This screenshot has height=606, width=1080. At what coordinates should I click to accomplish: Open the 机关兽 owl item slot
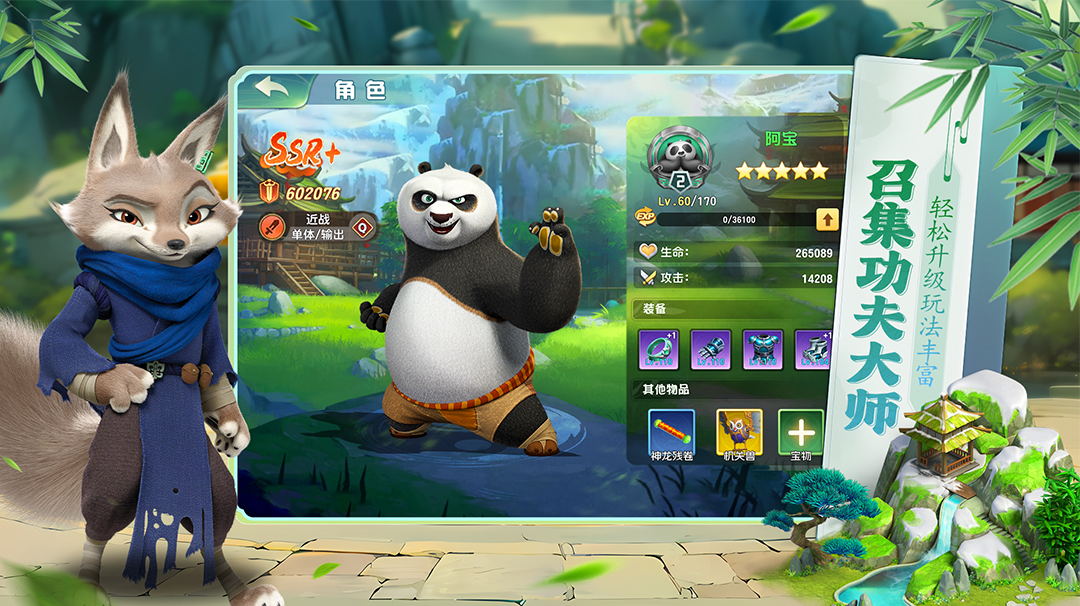coord(739,430)
